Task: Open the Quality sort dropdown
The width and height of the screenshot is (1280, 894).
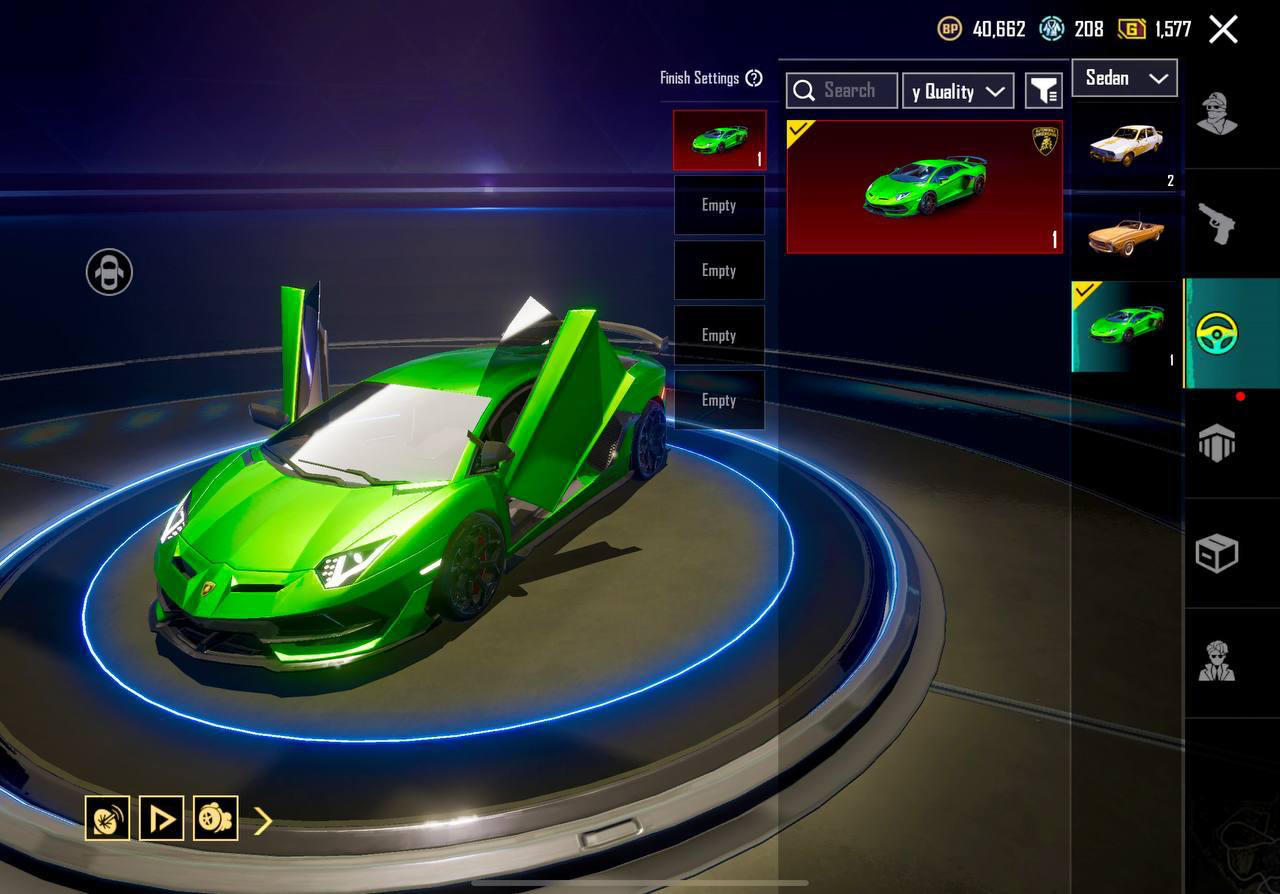Action: point(957,91)
